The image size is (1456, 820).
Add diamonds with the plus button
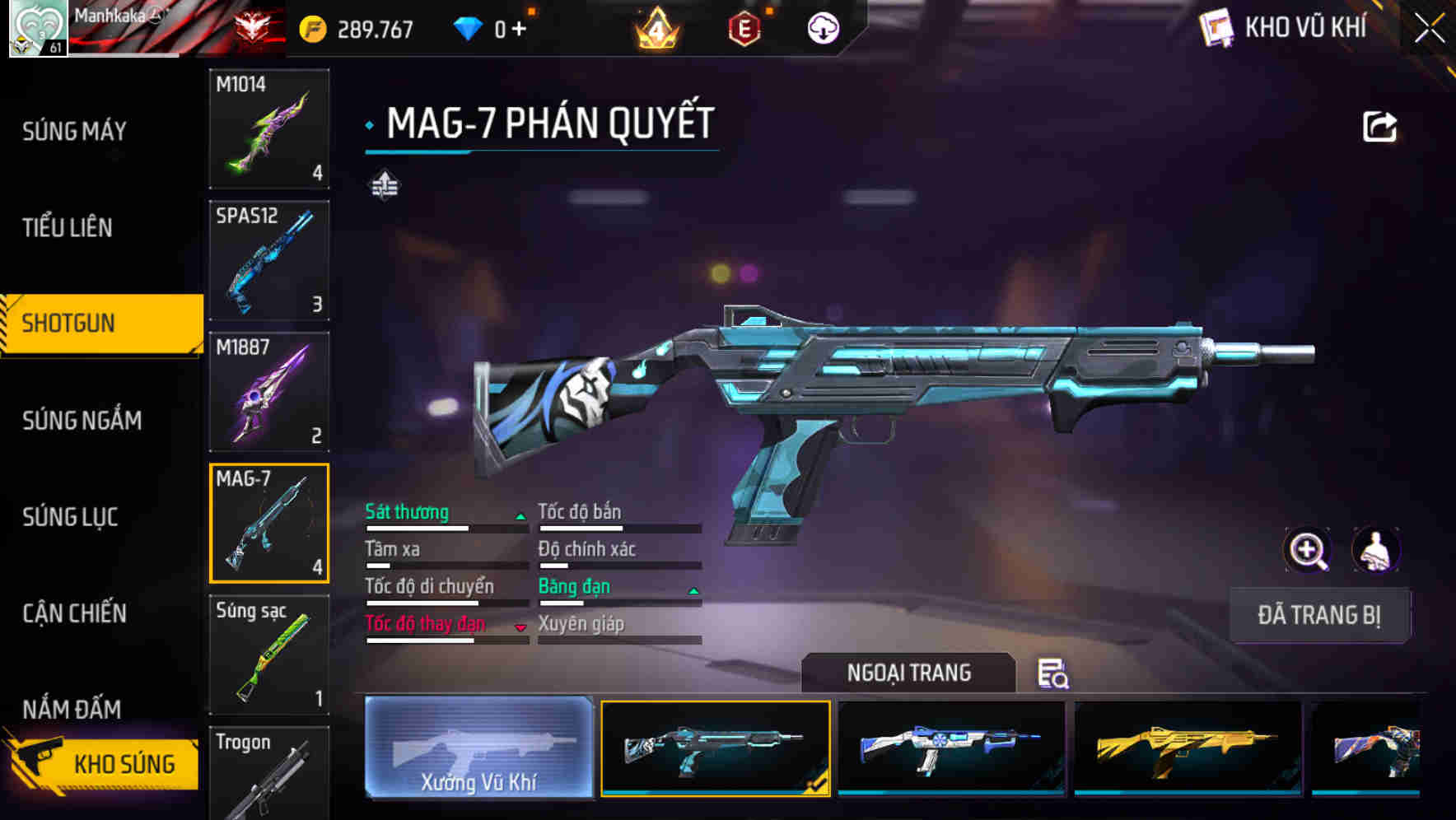(x=519, y=30)
